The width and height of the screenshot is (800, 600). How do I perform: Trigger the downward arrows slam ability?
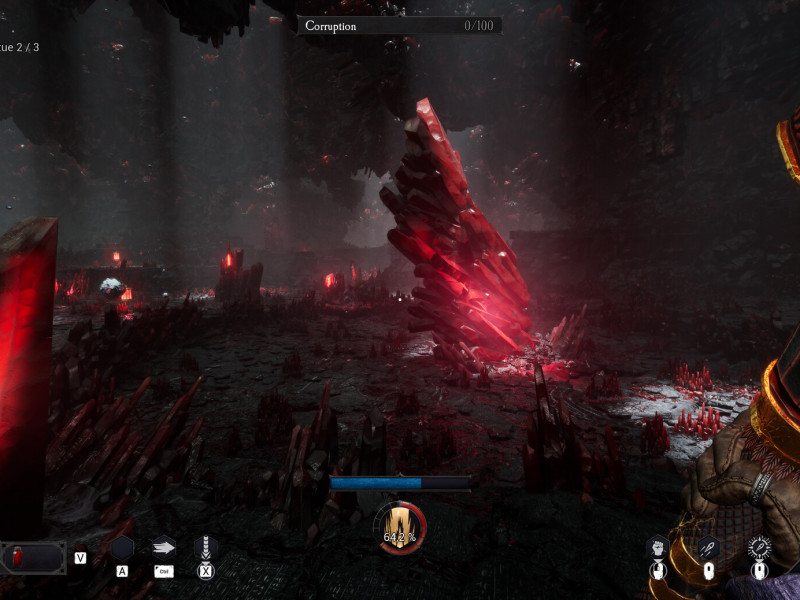206,548
